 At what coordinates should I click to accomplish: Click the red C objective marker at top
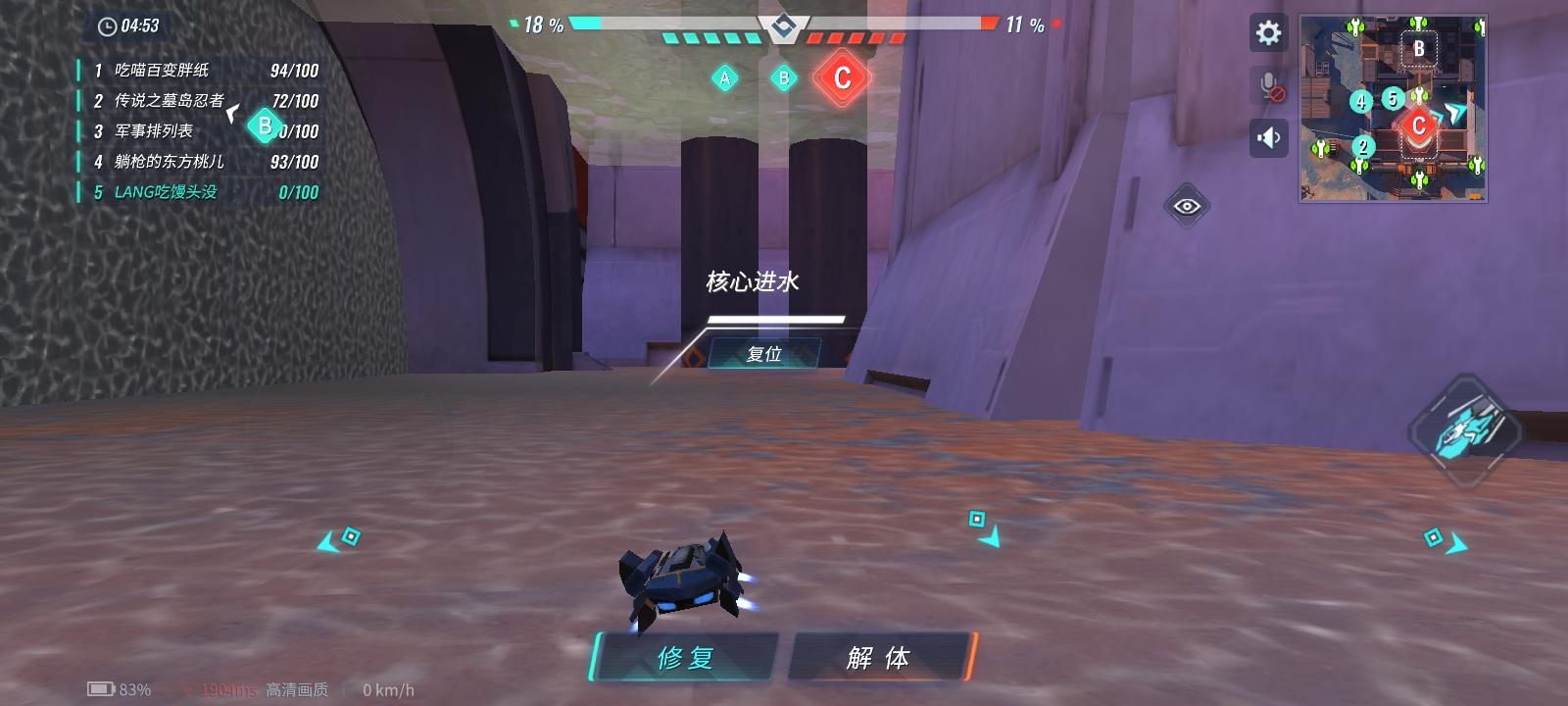tap(840, 80)
